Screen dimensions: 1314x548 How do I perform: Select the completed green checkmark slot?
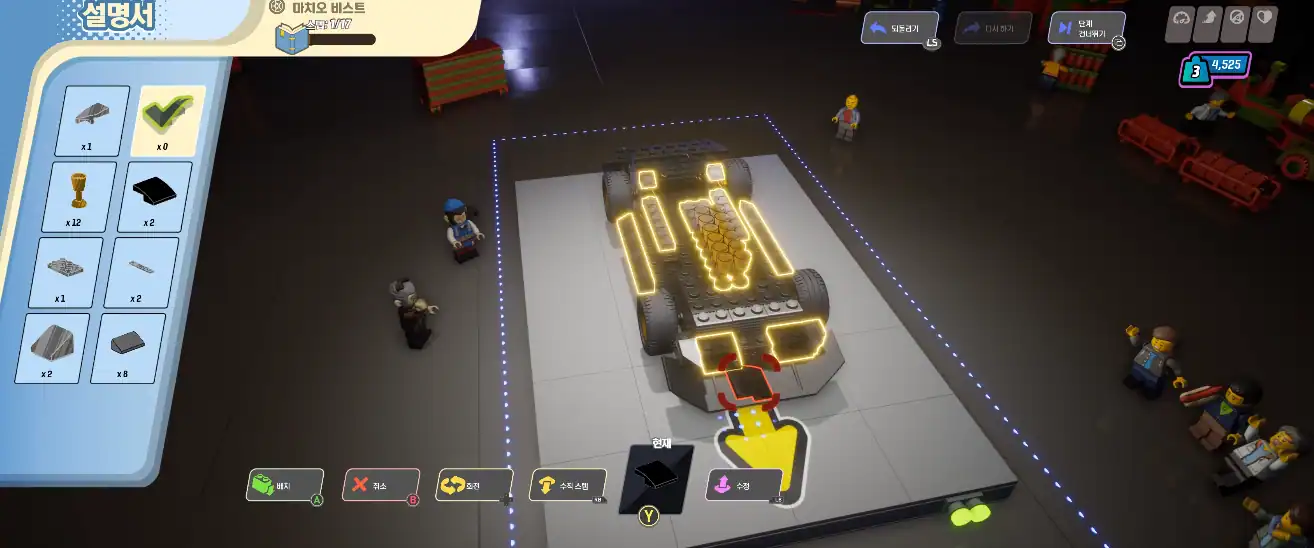(168, 116)
